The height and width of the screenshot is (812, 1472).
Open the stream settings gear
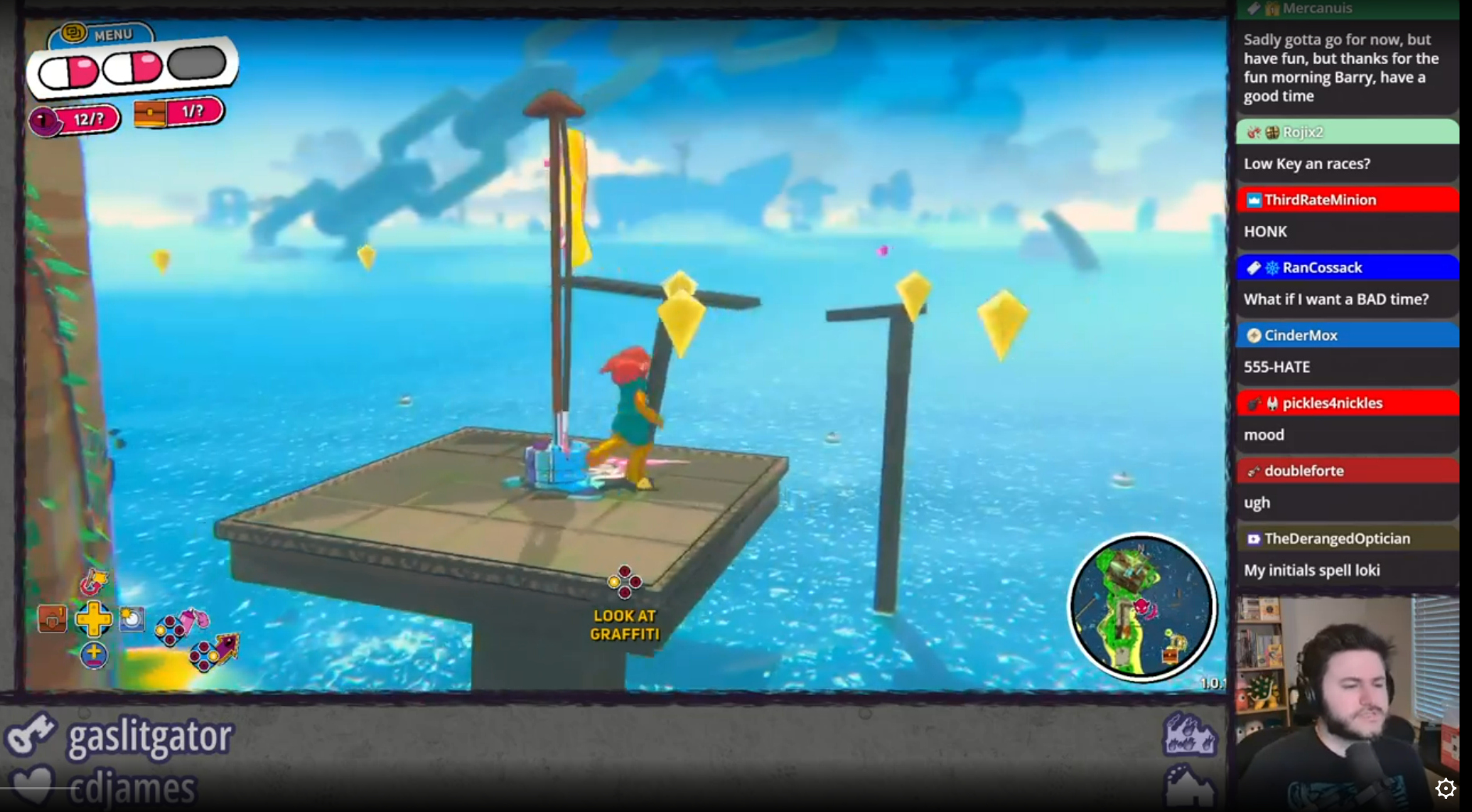(1445, 789)
